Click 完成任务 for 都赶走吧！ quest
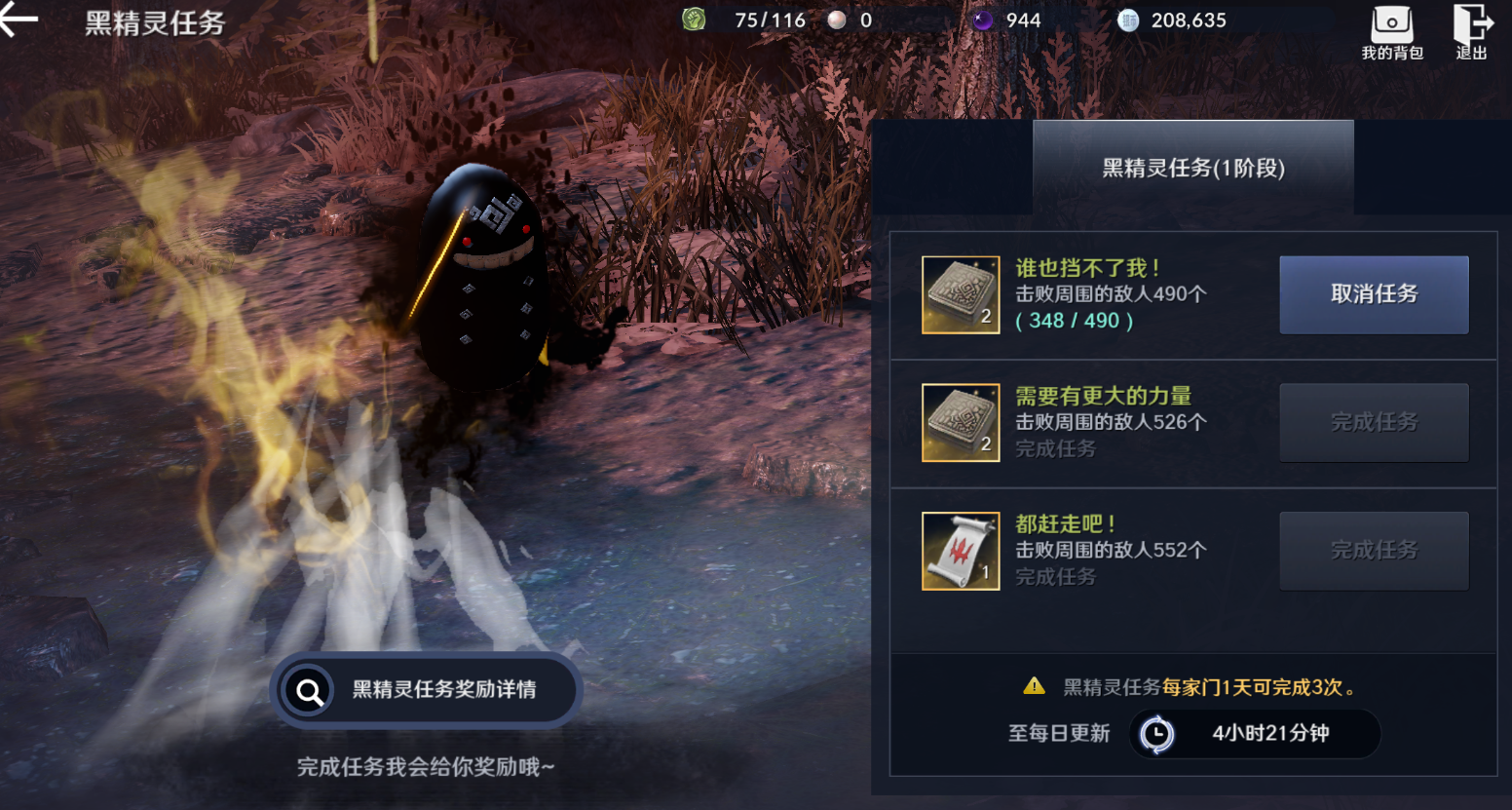 [x=1374, y=551]
